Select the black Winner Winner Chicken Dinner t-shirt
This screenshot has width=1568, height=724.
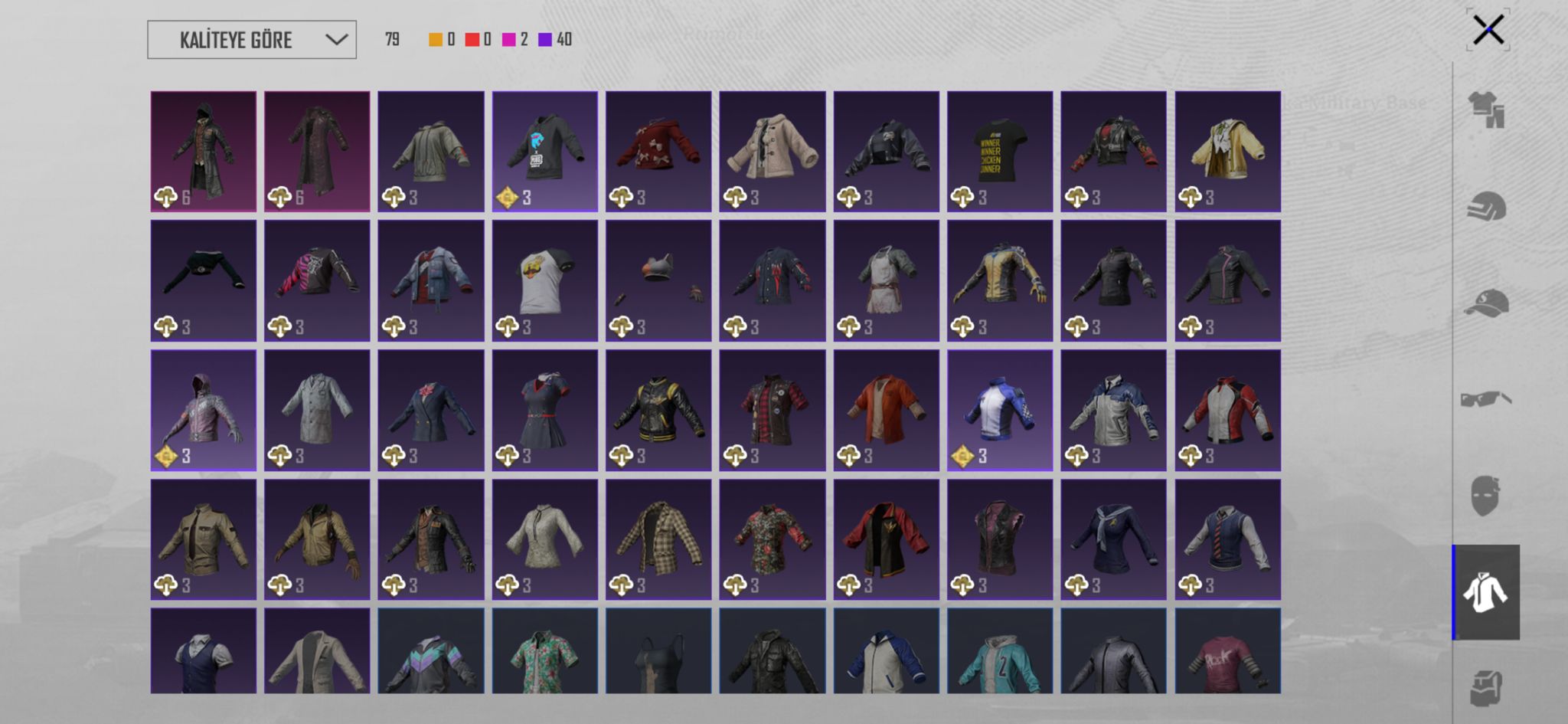[x=999, y=152]
